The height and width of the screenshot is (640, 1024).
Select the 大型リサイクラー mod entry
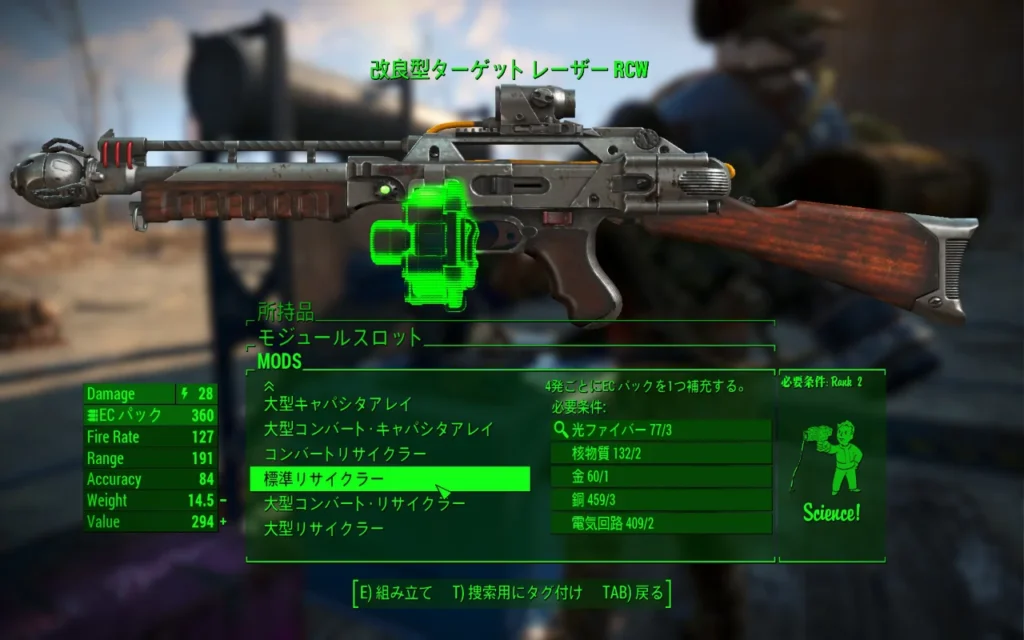click(x=324, y=529)
